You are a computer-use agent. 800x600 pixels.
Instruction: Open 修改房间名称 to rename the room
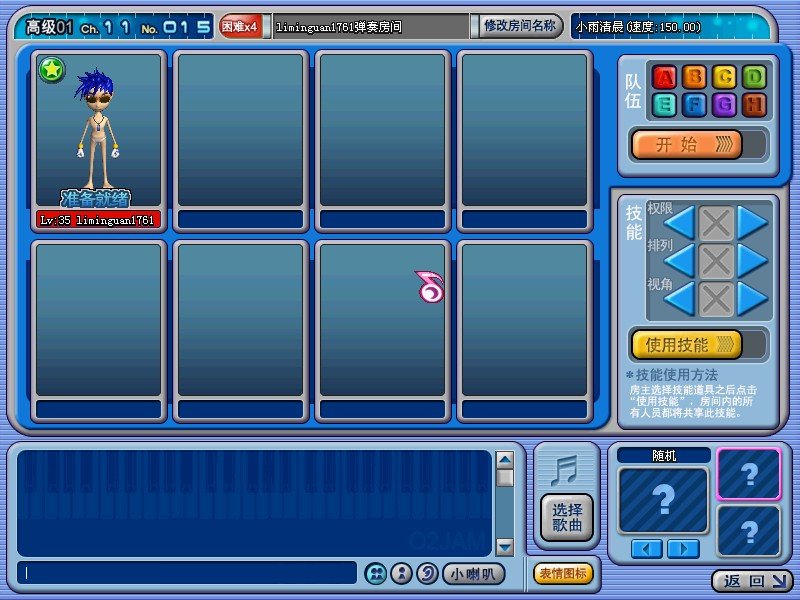[x=519, y=26]
